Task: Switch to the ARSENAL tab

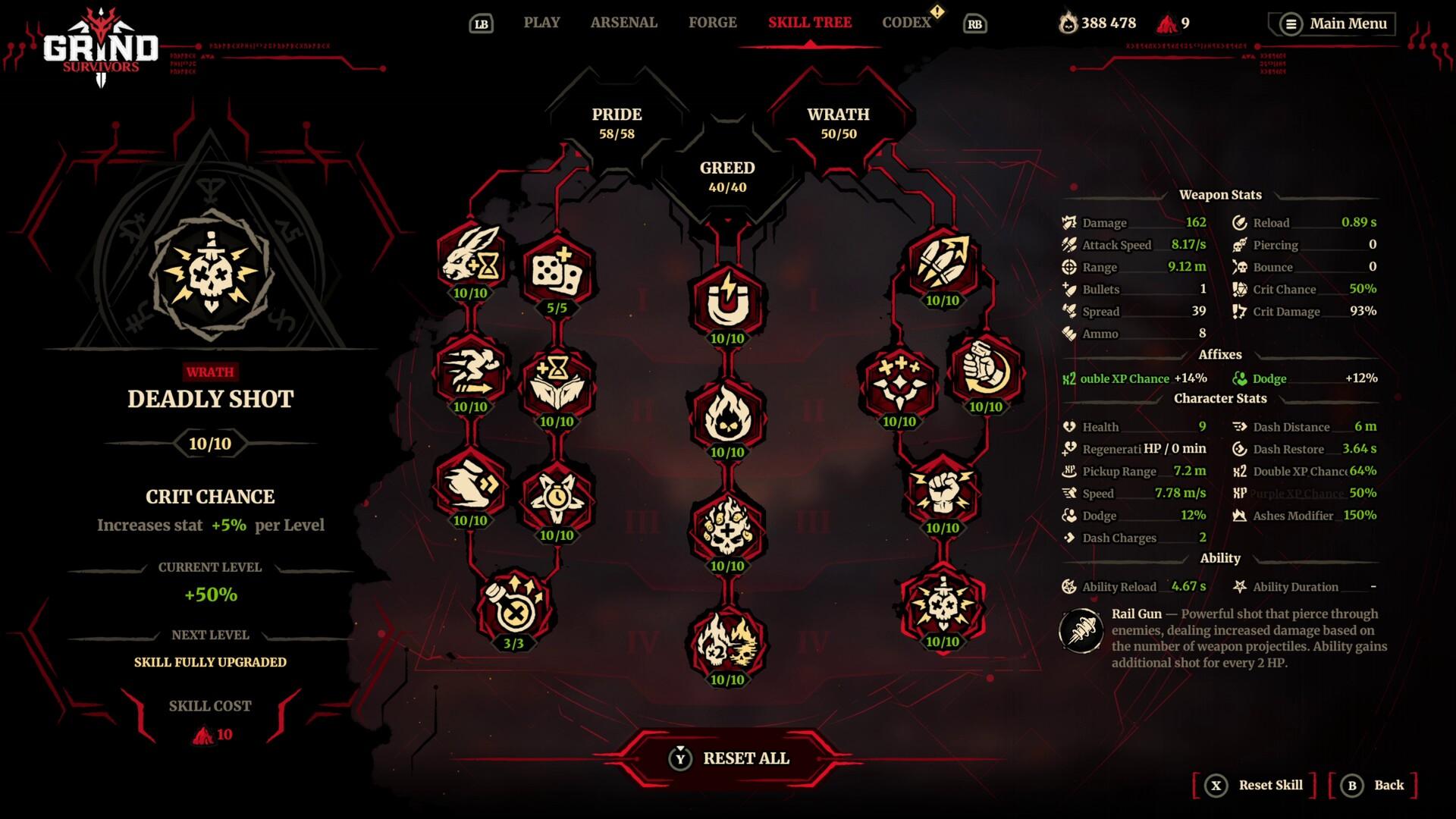Action: pos(623,23)
